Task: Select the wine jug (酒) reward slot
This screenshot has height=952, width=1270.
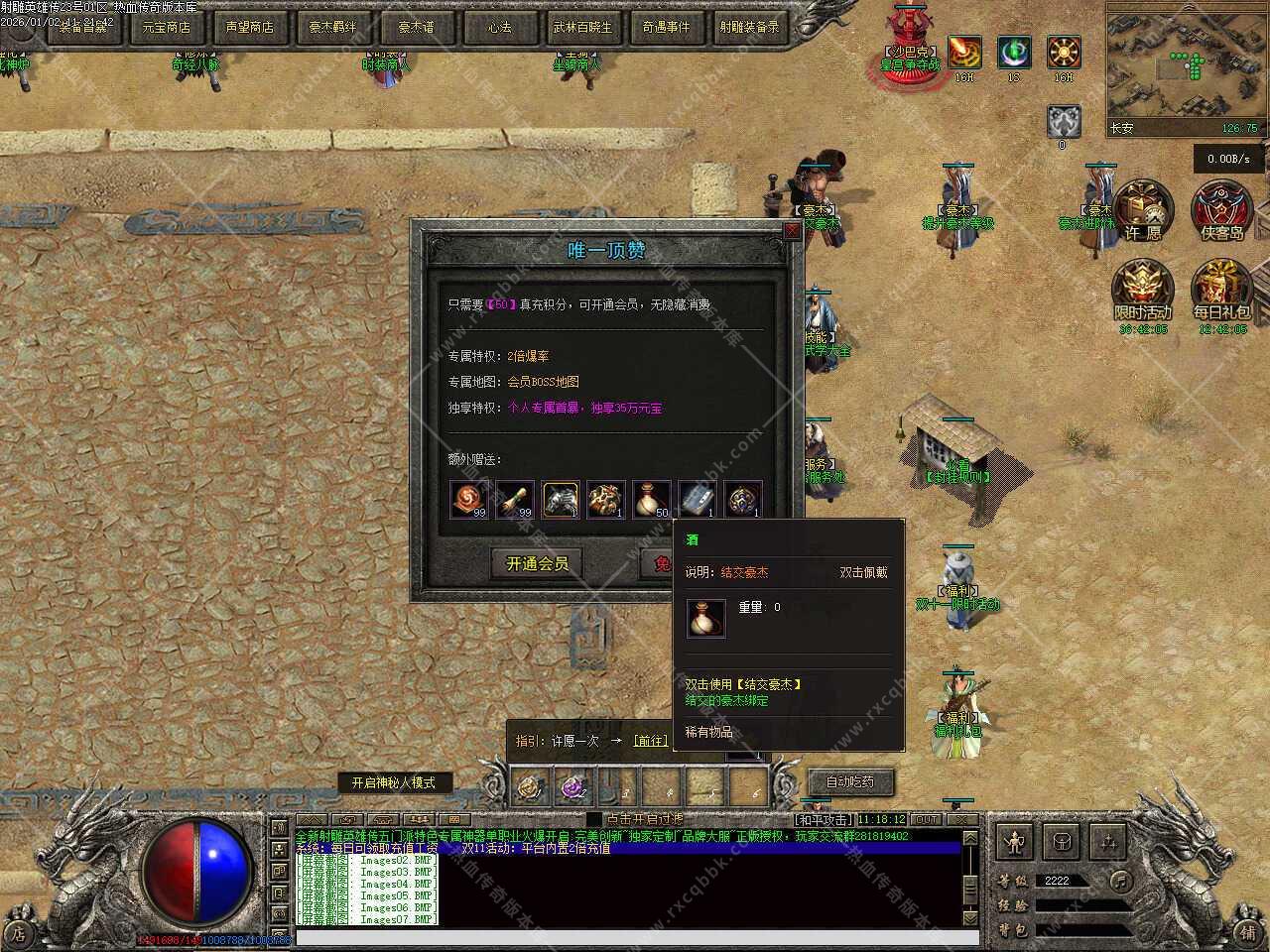Action: (x=651, y=499)
